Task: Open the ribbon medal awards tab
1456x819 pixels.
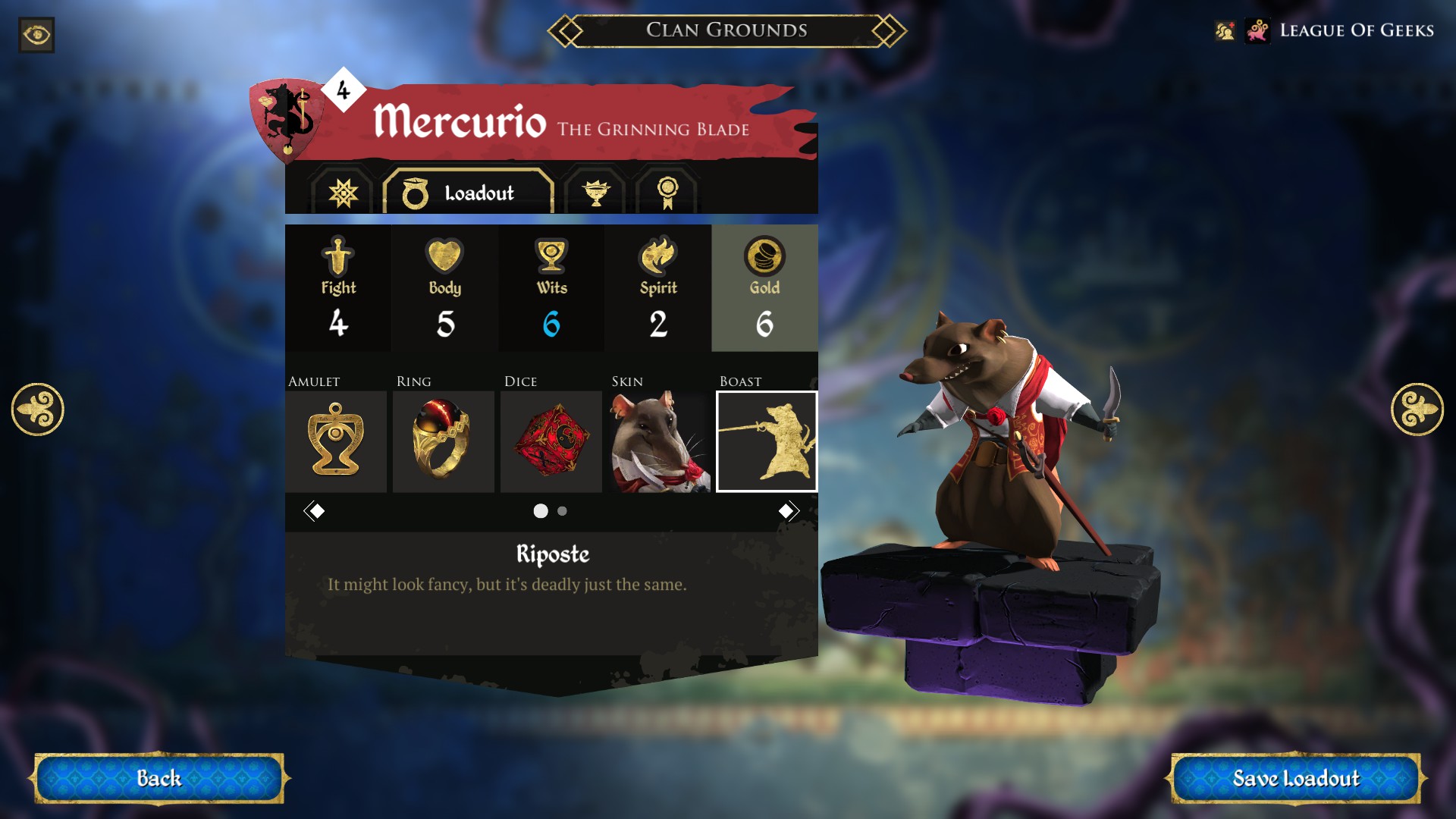Action: click(667, 193)
